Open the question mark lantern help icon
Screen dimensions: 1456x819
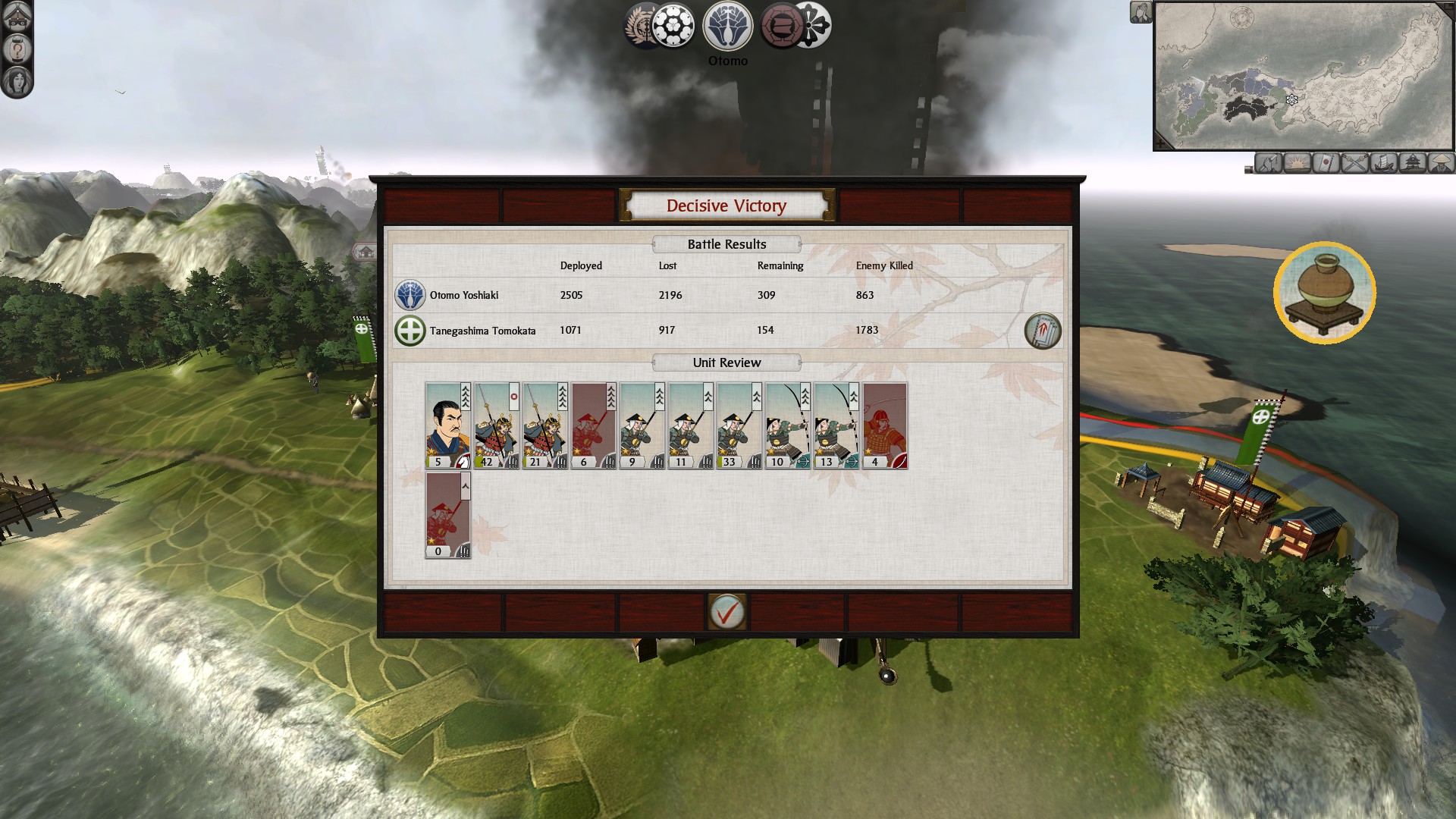pos(17,49)
